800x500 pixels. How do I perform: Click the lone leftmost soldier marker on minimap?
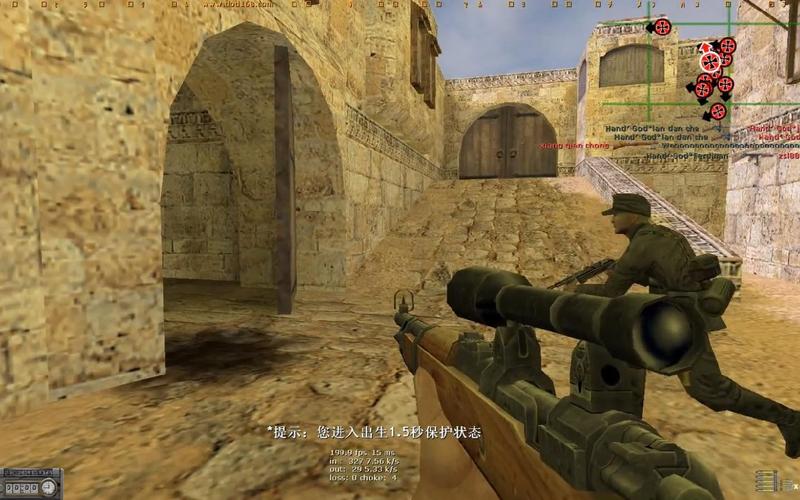(661, 27)
